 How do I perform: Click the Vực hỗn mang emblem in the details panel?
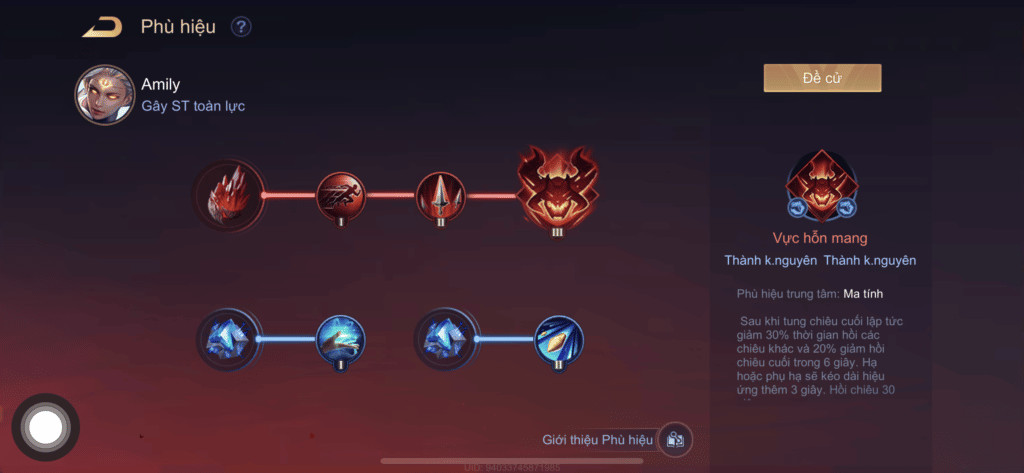(x=820, y=185)
